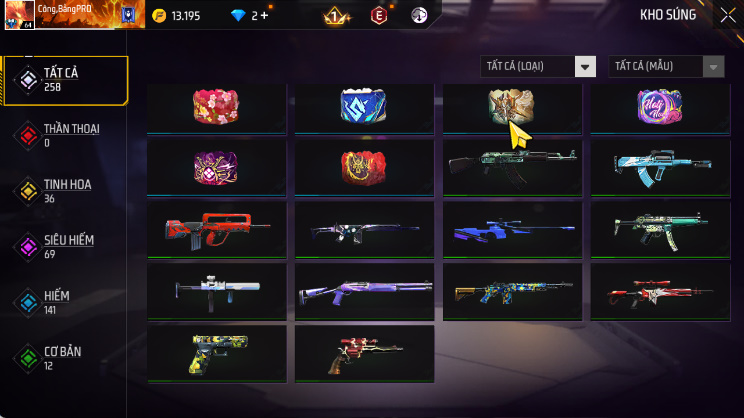Open the player profile avatar
The width and height of the screenshot is (744, 418).
20,15
